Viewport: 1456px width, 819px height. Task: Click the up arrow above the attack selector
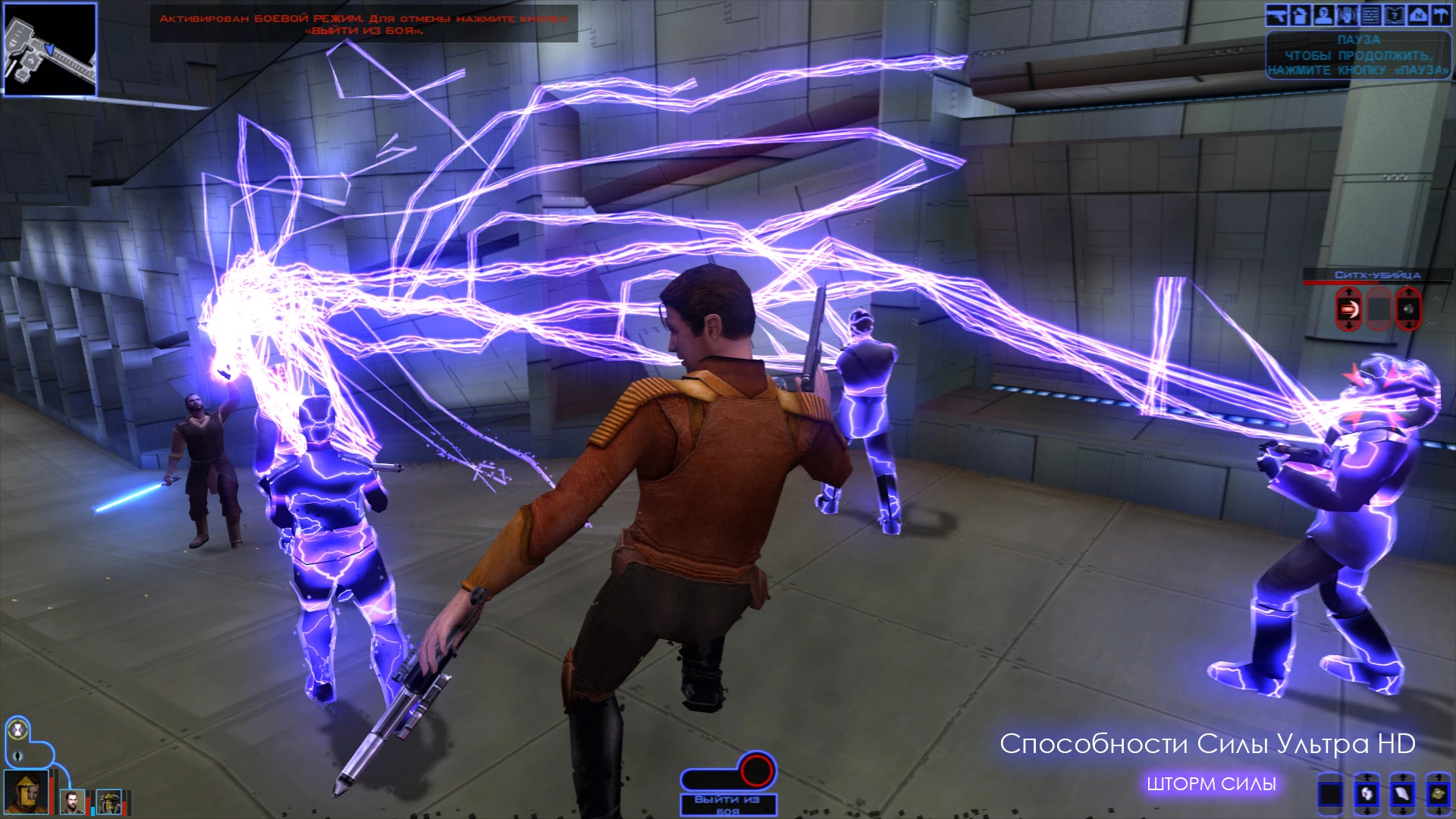(1348, 291)
